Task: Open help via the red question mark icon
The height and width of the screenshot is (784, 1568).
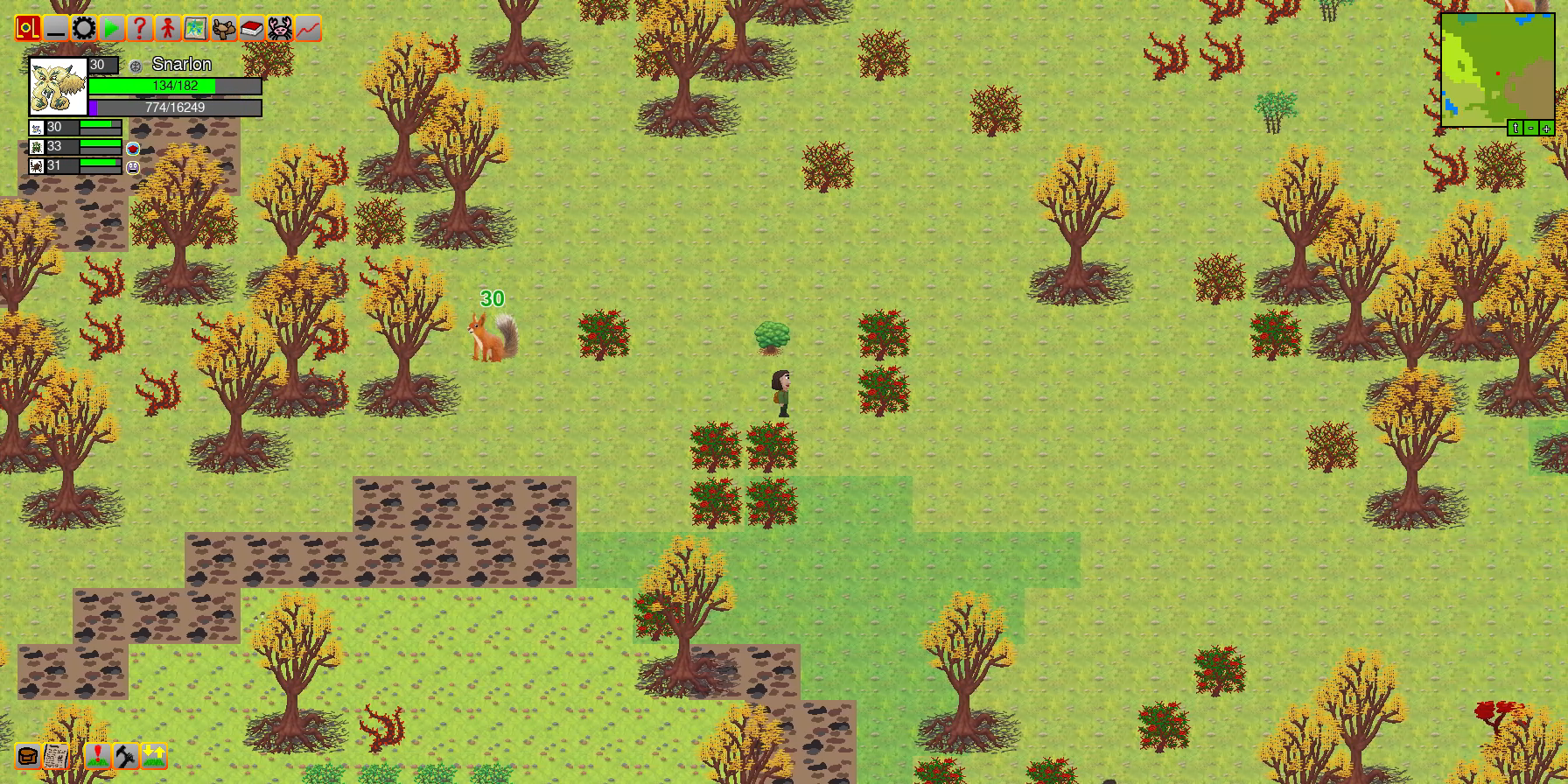Action: [x=138, y=28]
